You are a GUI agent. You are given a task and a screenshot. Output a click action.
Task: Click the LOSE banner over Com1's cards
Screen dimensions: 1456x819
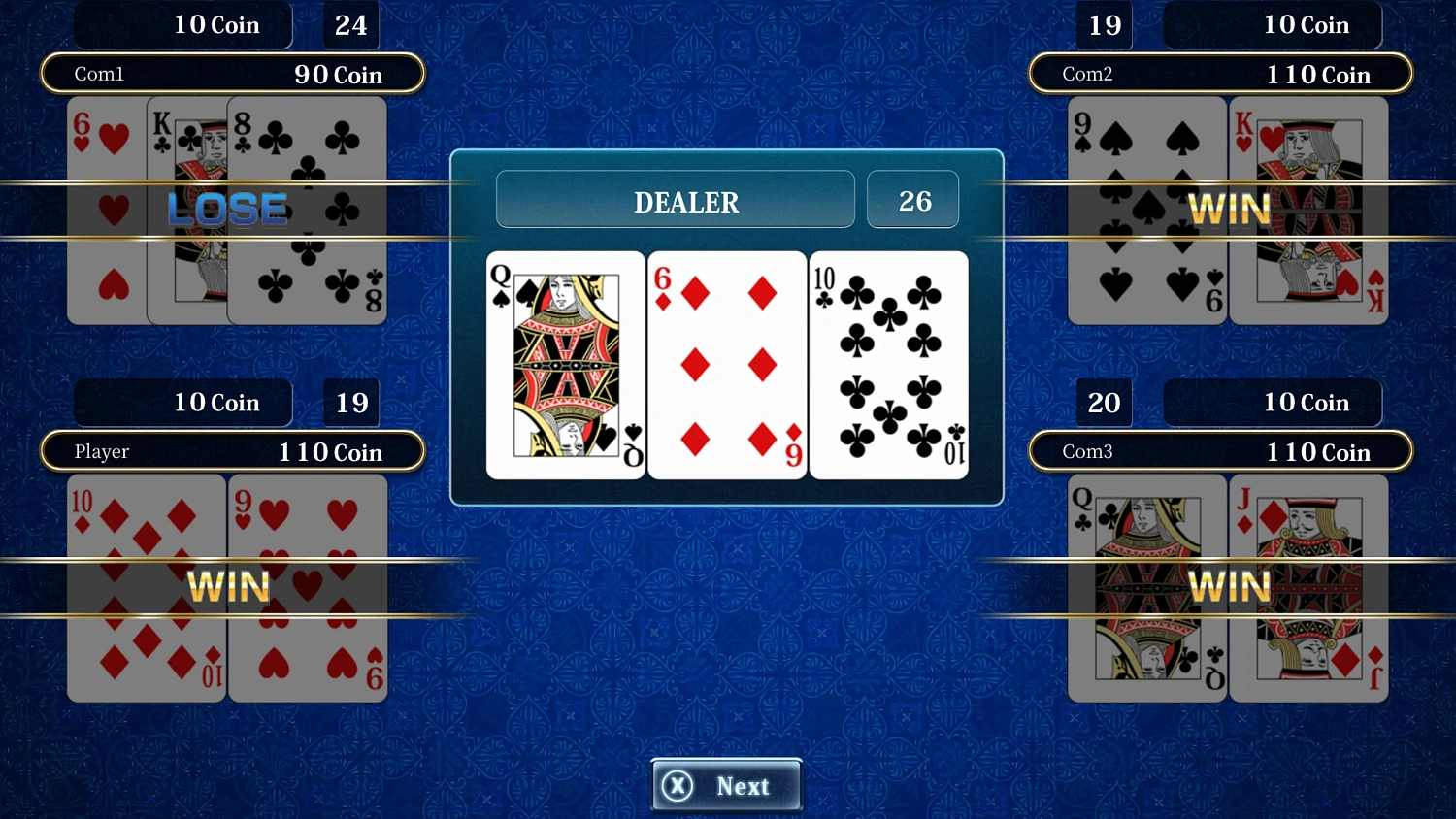pyautogui.click(x=226, y=208)
